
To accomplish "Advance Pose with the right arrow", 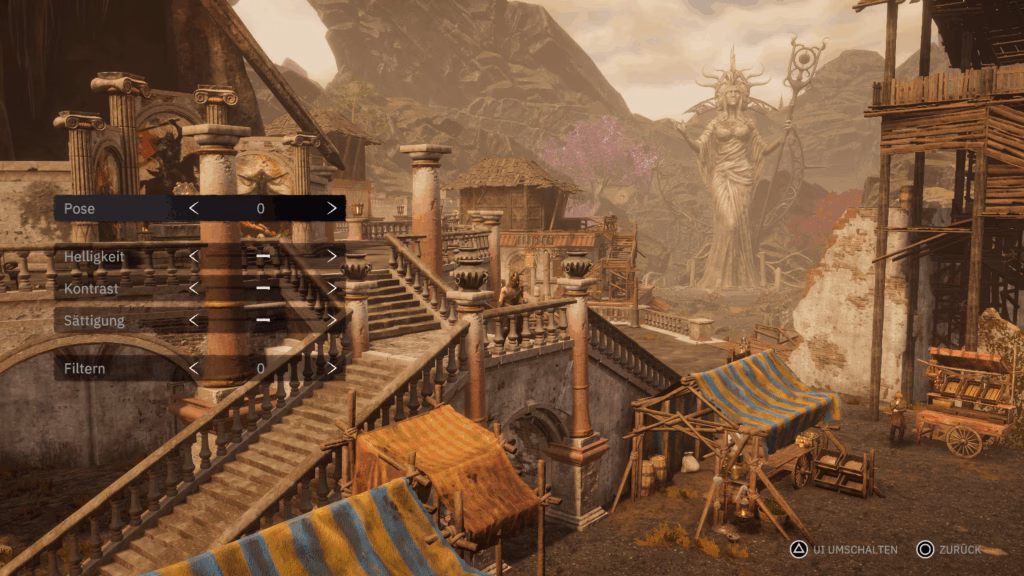I will [332, 208].
